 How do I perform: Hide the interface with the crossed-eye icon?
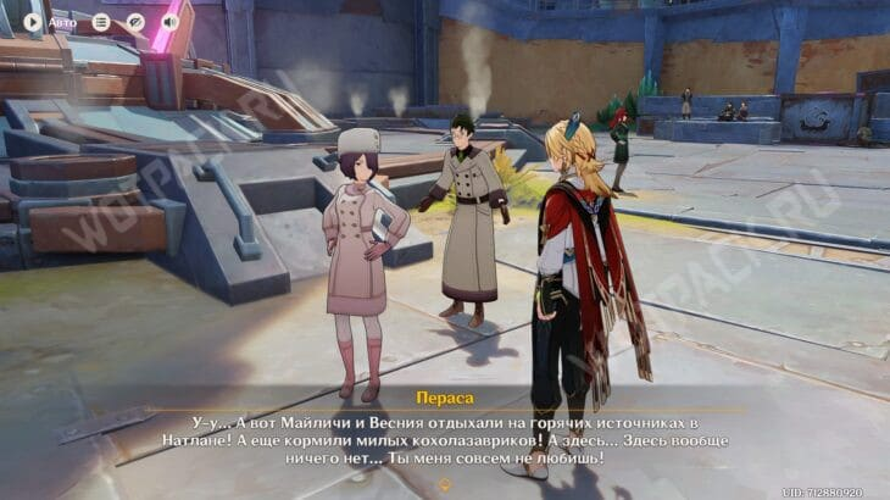coord(136,21)
